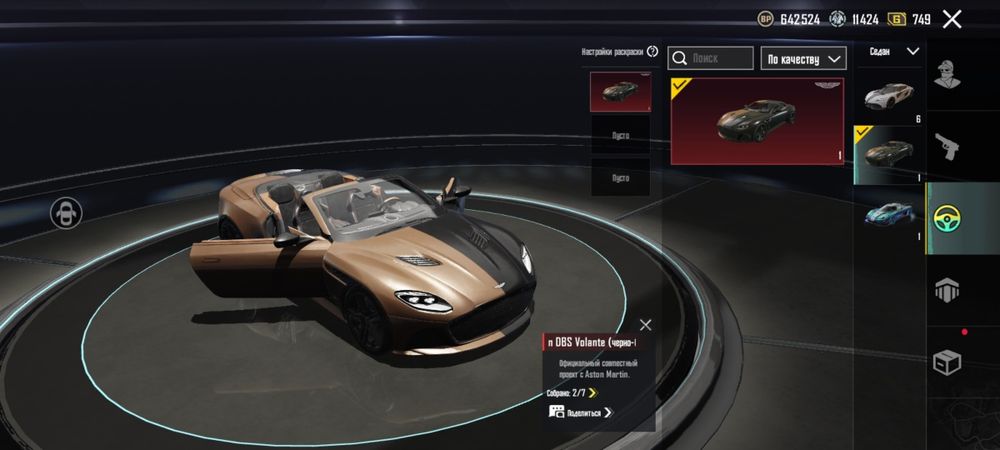The width and height of the screenshot is (1000, 450).
Task: Choose the white sports car thumbnail
Action: [x=889, y=95]
